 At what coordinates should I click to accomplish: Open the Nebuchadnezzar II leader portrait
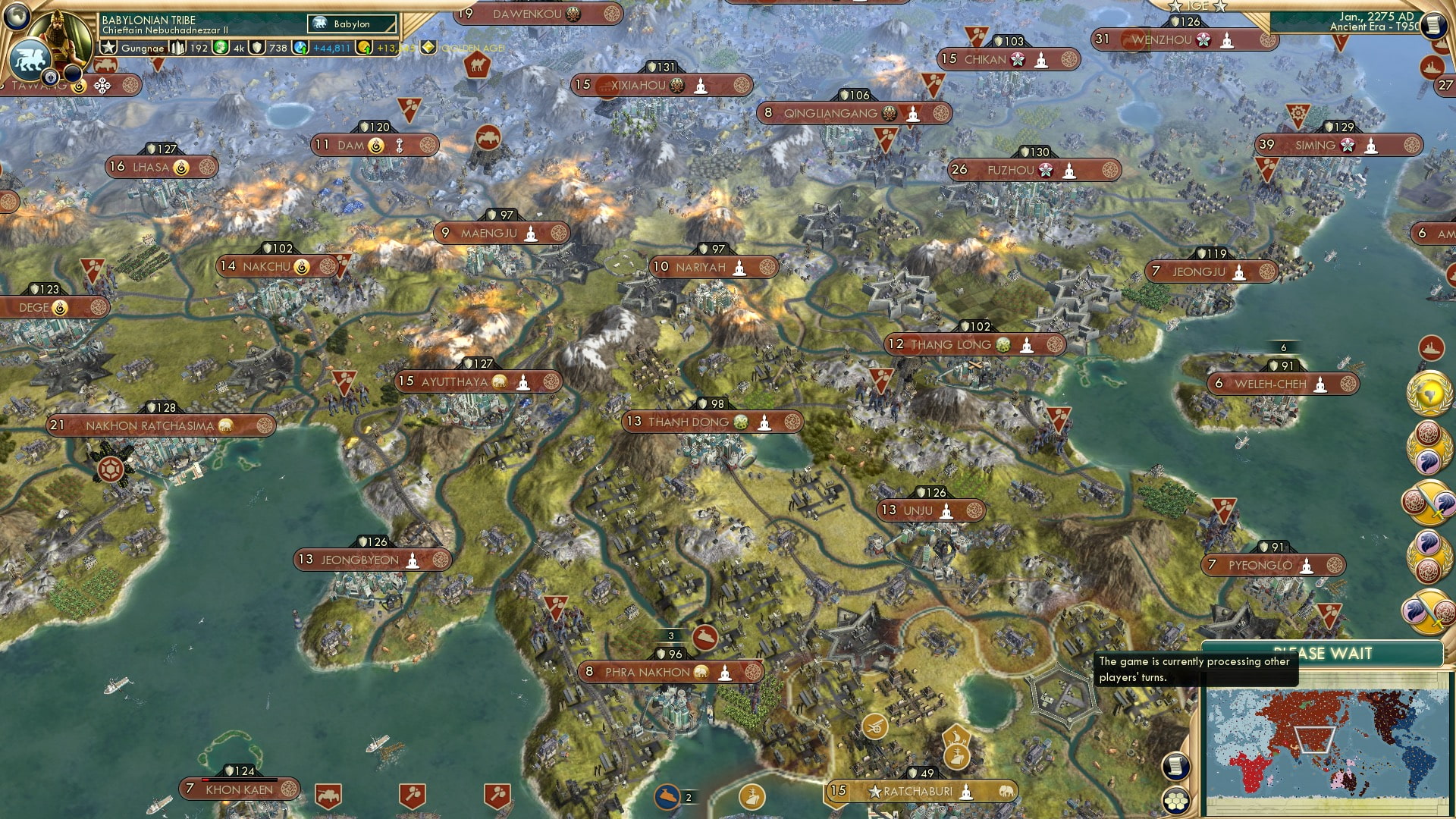pyautogui.click(x=58, y=36)
